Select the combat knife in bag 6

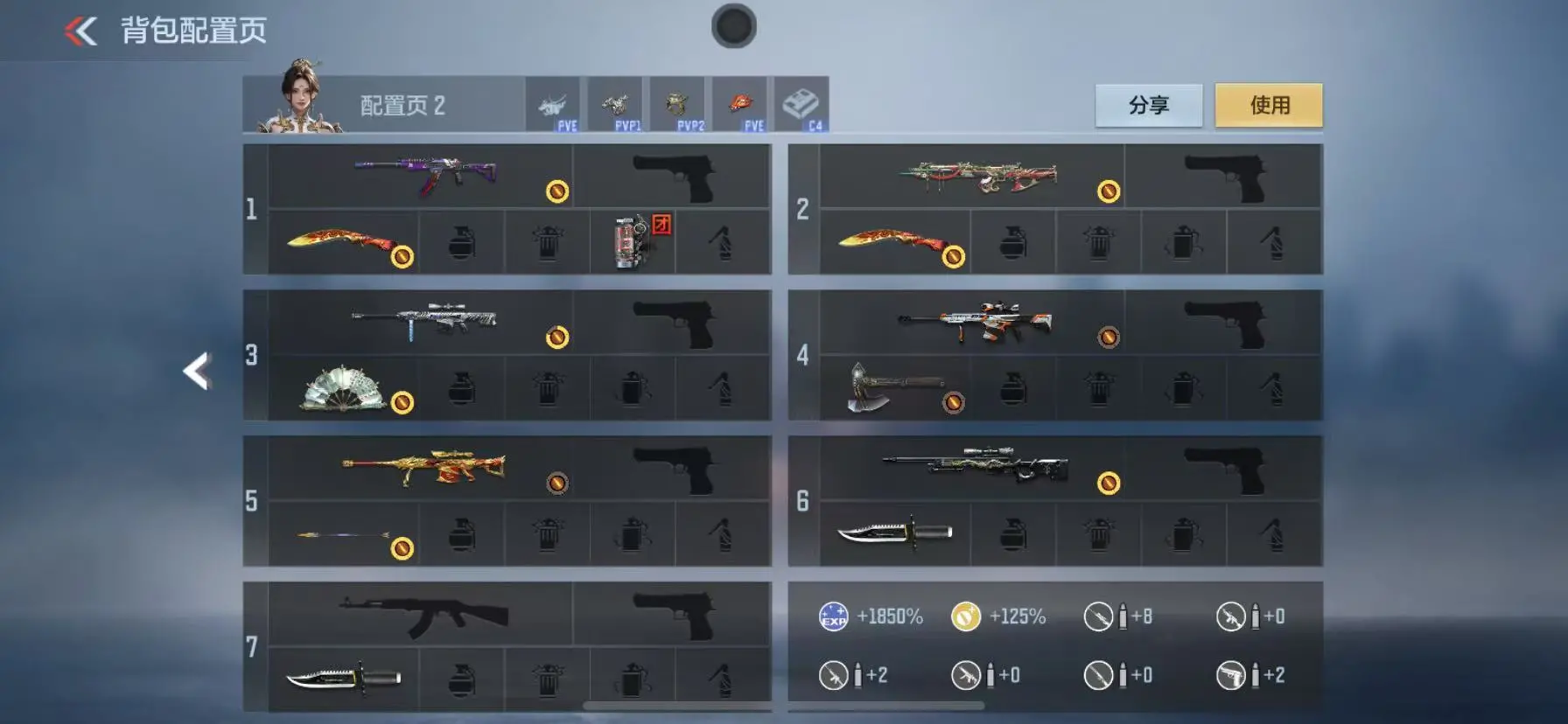point(894,533)
